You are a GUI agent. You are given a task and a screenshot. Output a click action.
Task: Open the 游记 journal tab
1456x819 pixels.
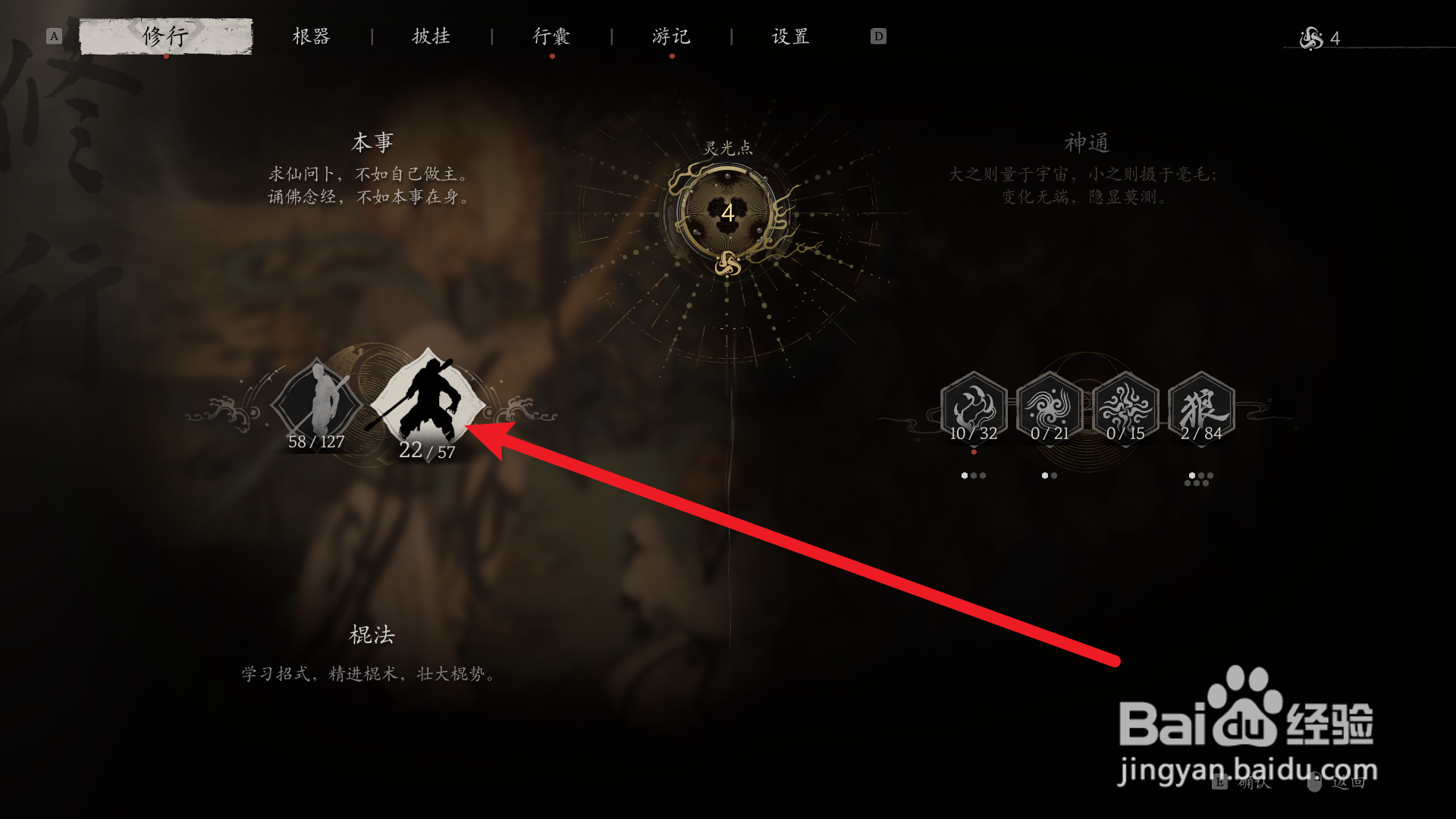coord(670,36)
